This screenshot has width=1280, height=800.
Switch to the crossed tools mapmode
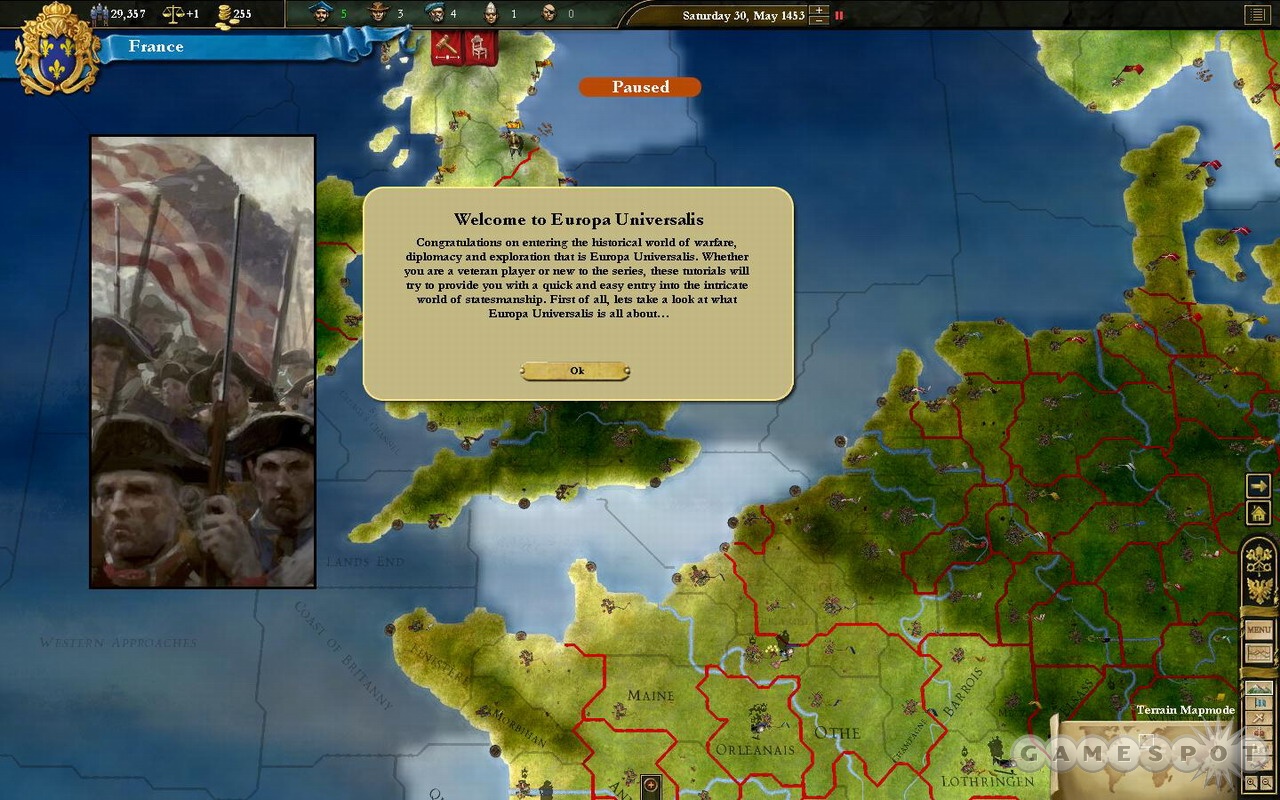1258,719
